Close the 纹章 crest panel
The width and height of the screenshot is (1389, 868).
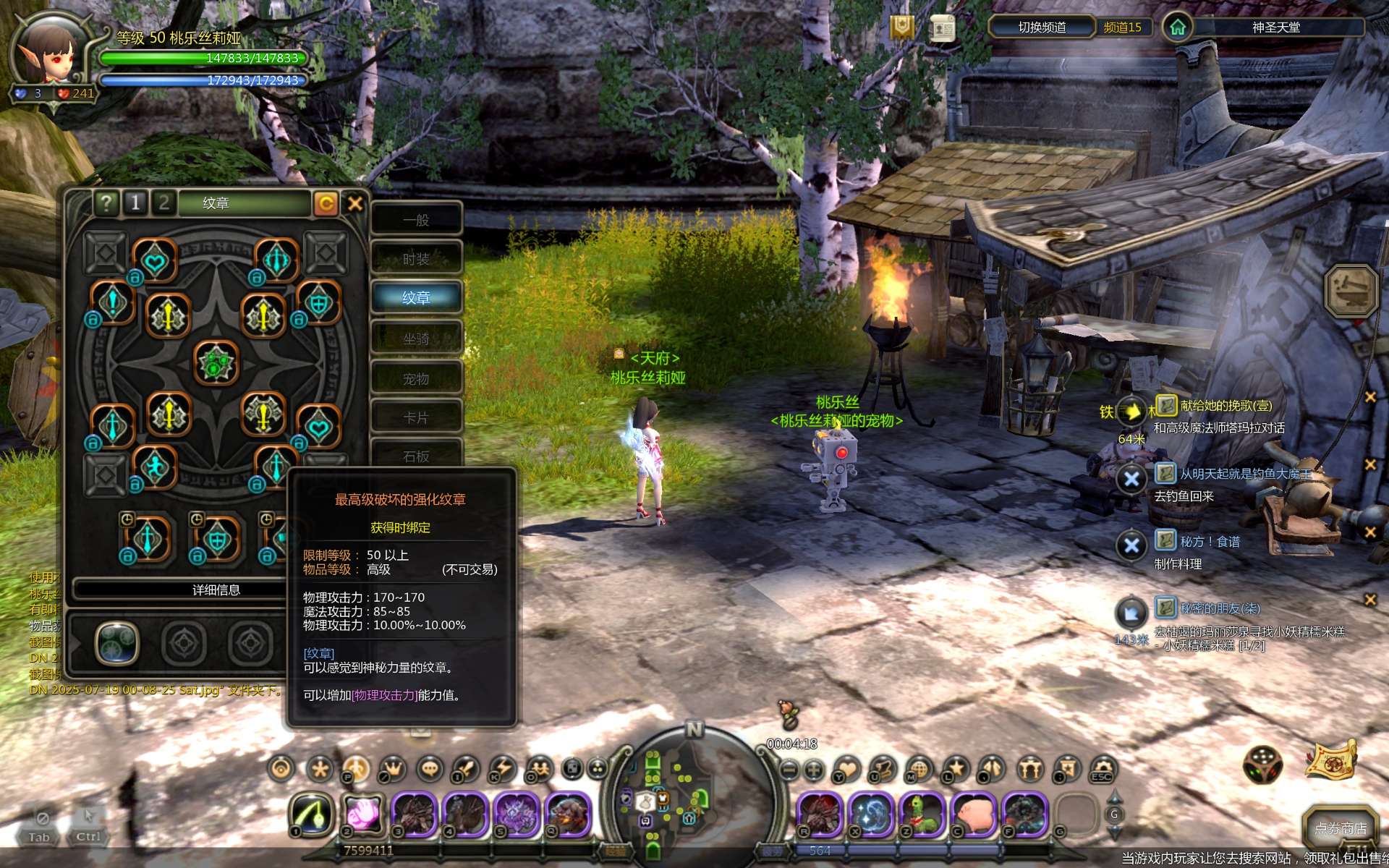(354, 203)
